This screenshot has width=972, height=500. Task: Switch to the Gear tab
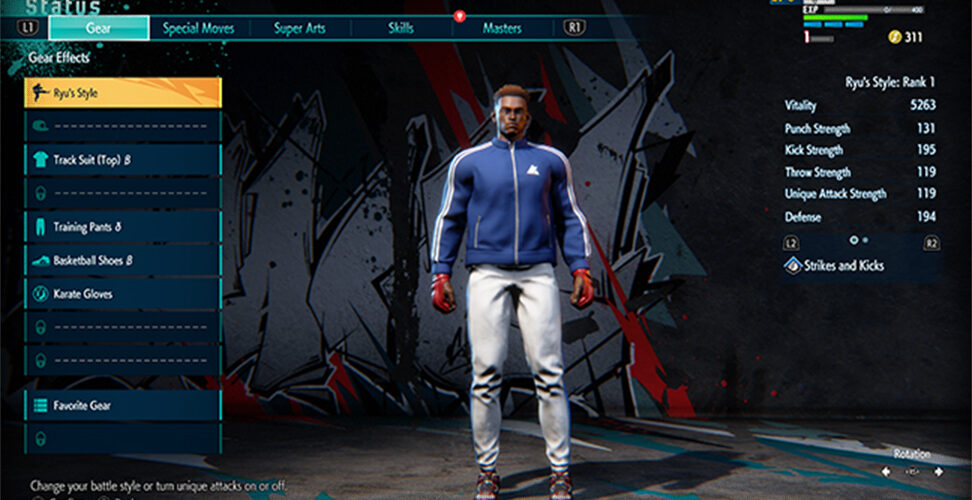pos(99,28)
